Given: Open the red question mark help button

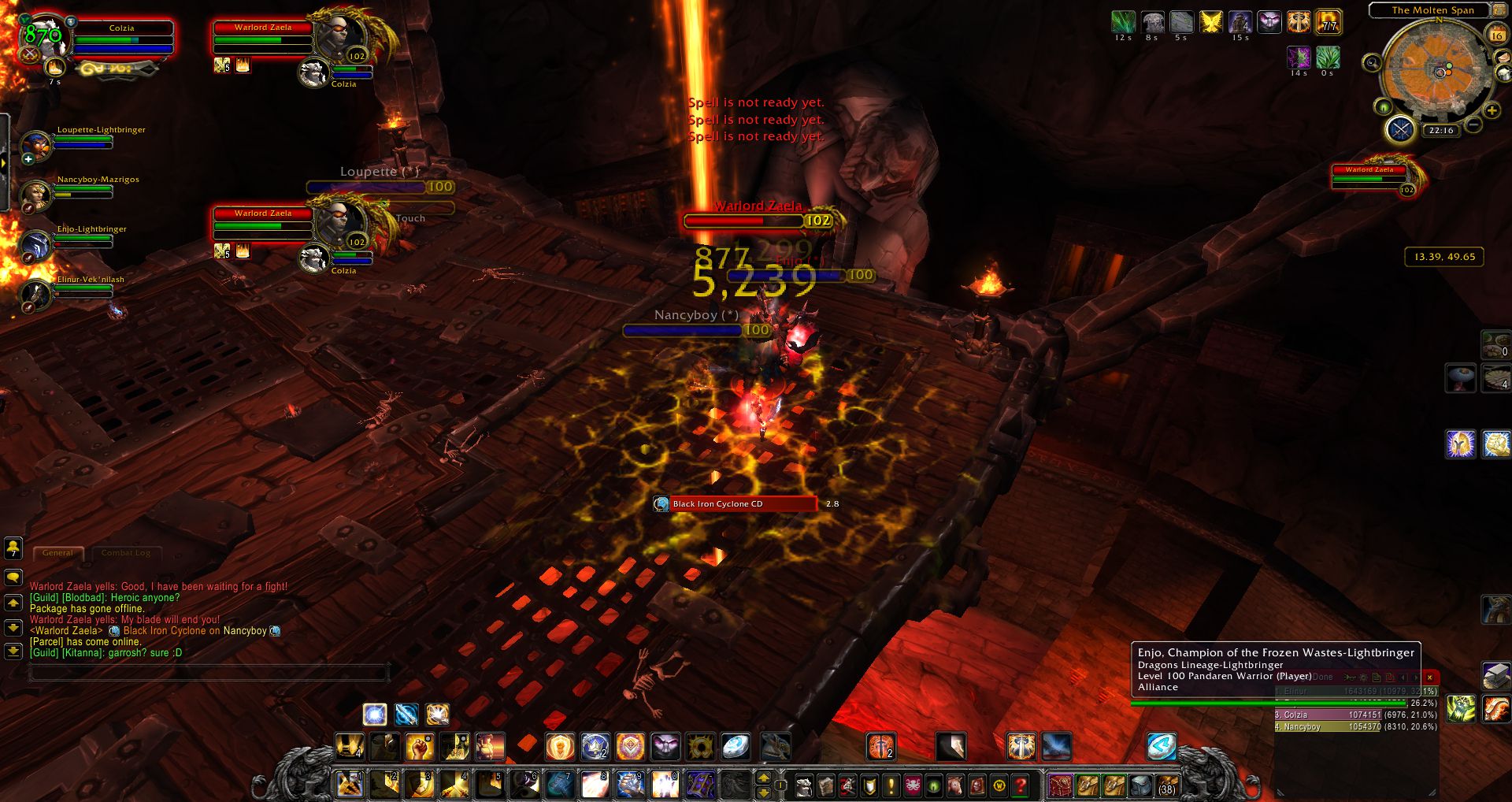Looking at the screenshot, I should pos(1021,785).
